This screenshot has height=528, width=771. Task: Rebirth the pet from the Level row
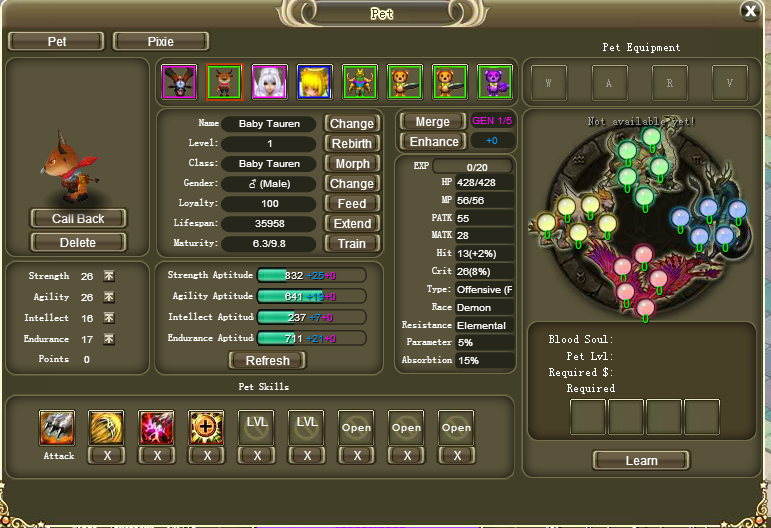click(352, 143)
